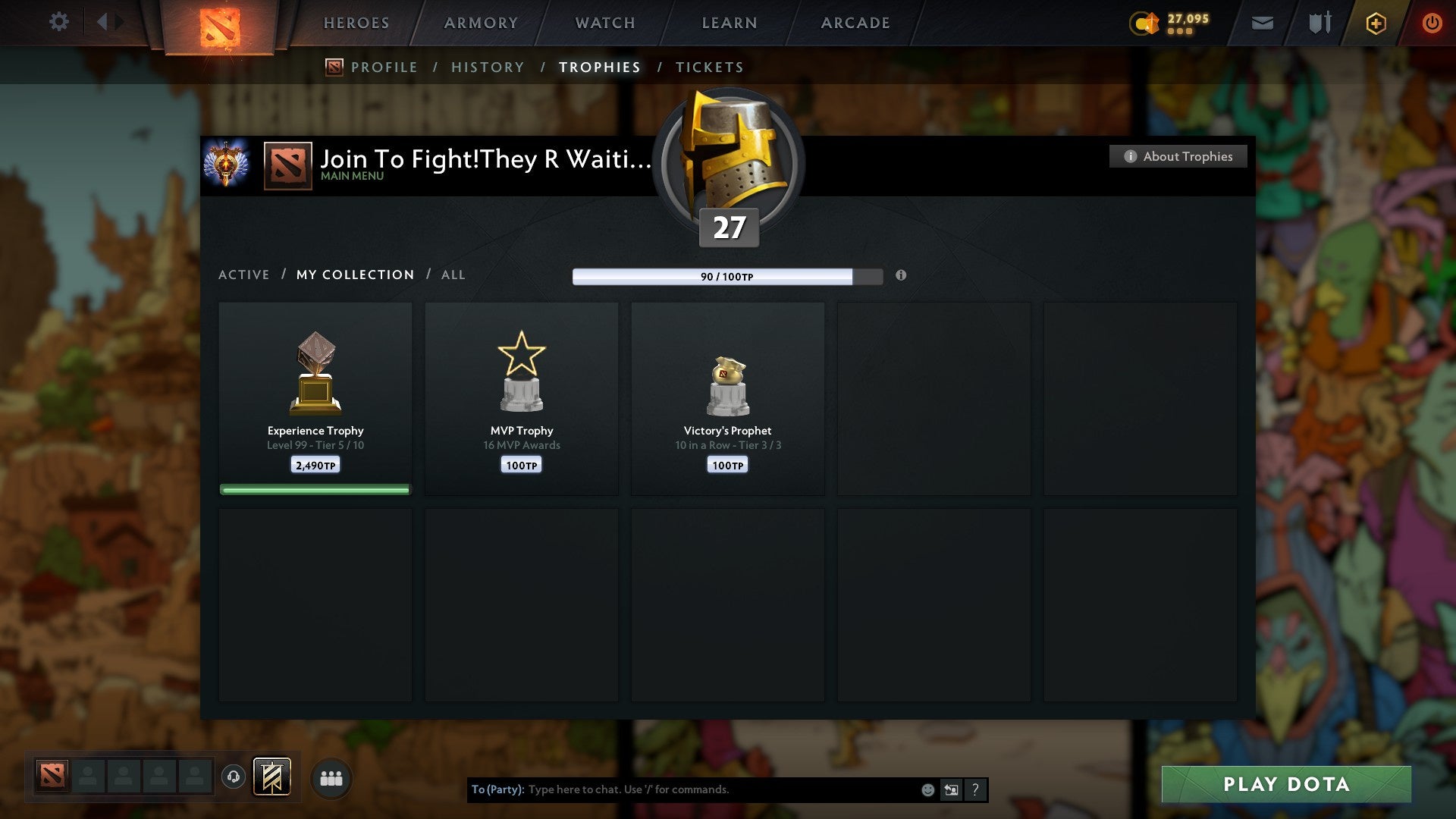Open the mail notifications icon
Viewport: 1456px width, 819px height.
(1262, 23)
